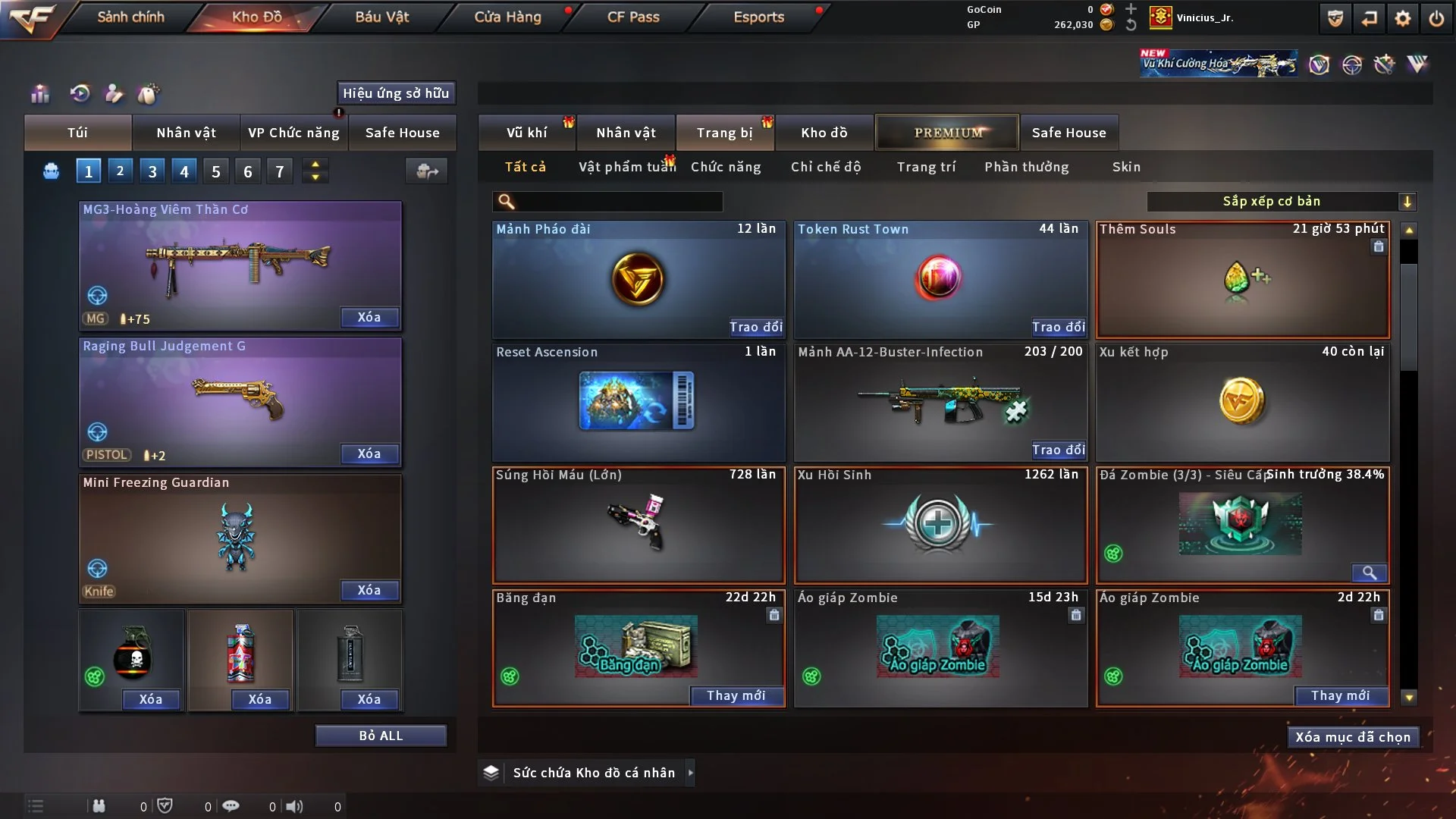This screenshot has height=819, width=1456.
Task: Open the settings gear icon
Action: tap(1403, 18)
